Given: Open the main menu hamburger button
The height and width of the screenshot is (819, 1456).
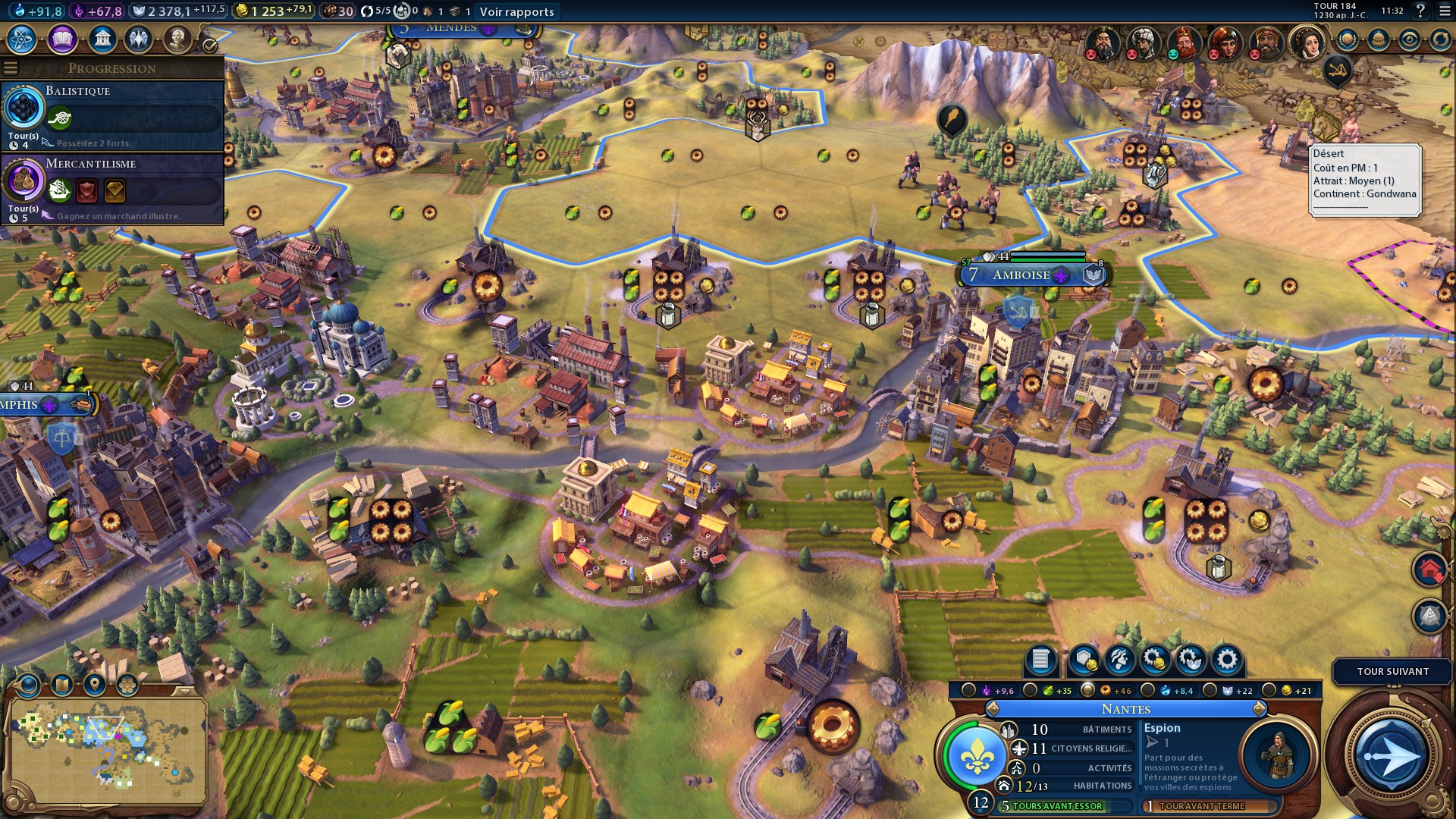Looking at the screenshot, I should [x=1443, y=11].
